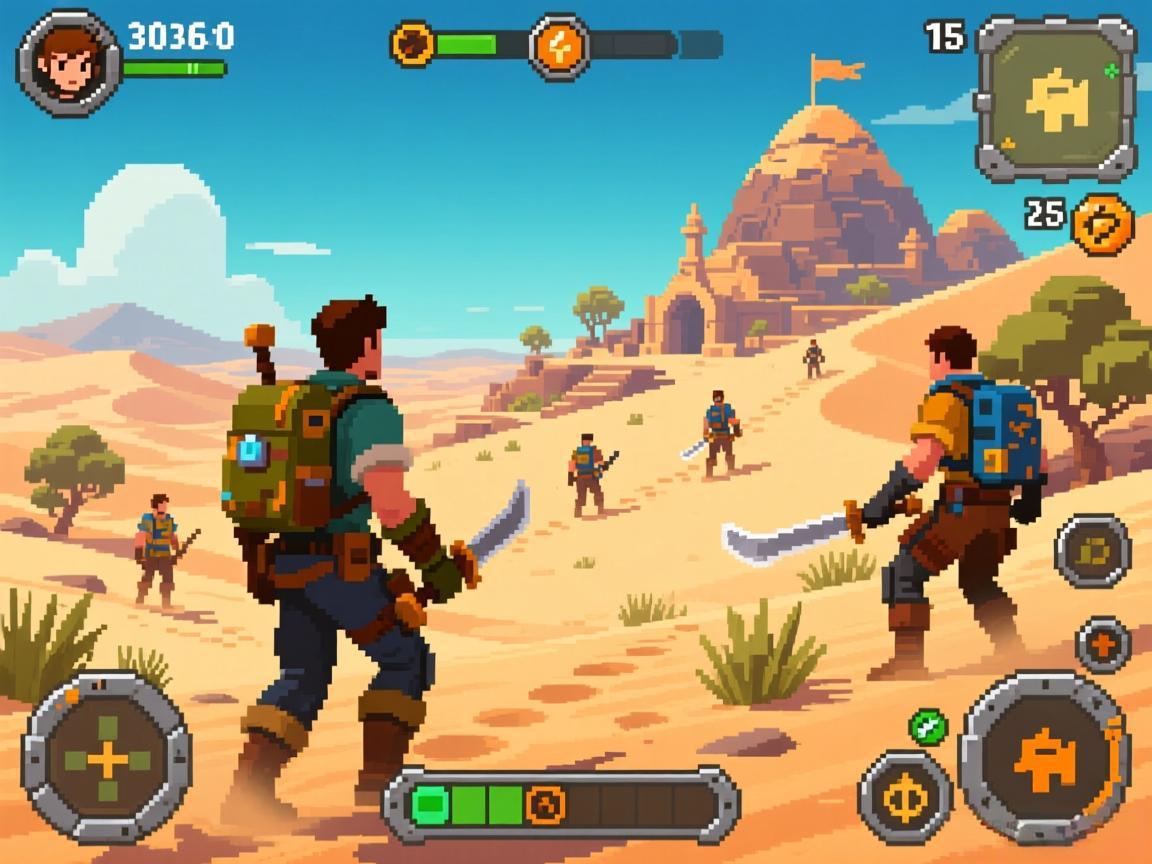Tap the player portrait icon

tap(67, 62)
